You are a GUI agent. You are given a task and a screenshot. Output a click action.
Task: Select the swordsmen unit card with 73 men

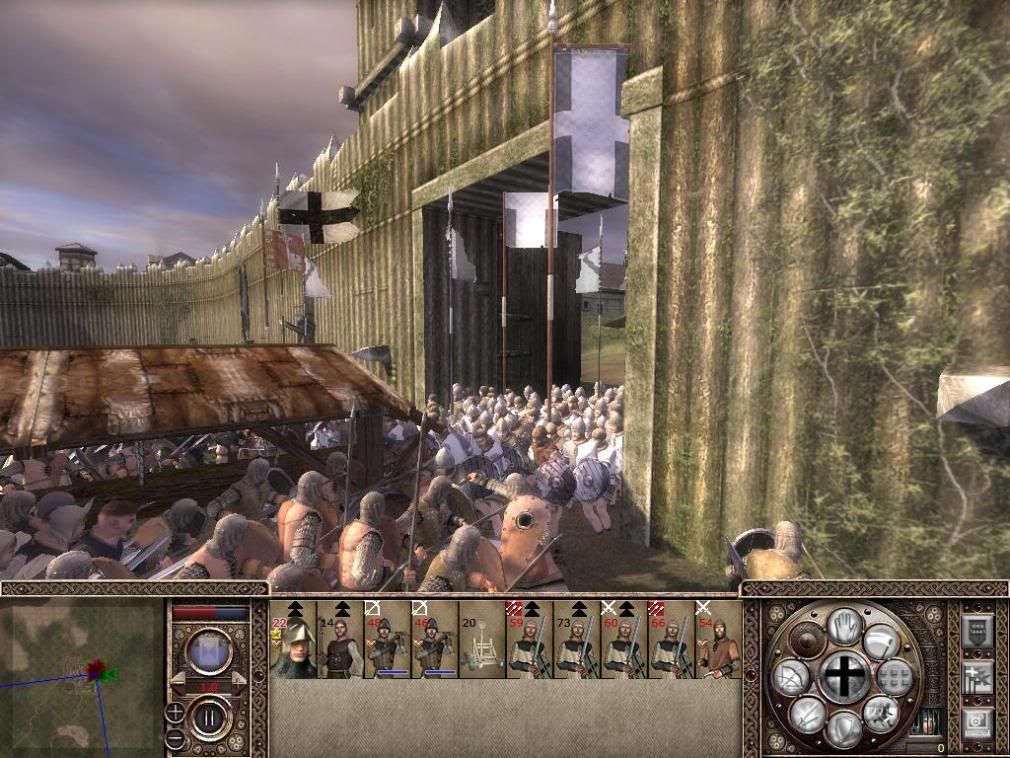click(x=576, y=641)
